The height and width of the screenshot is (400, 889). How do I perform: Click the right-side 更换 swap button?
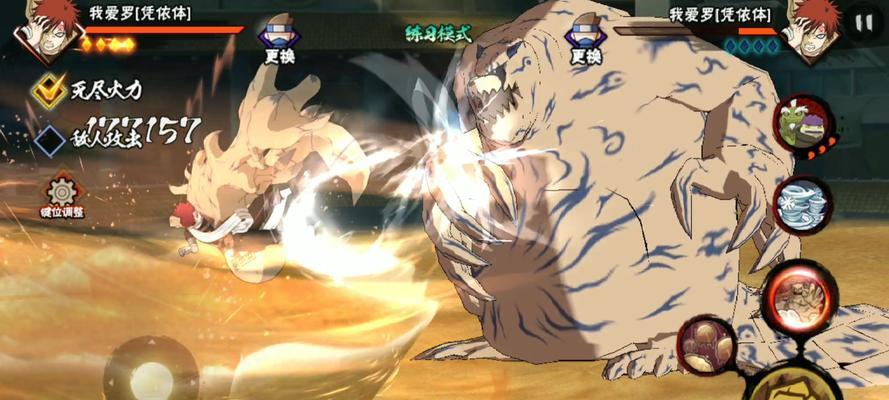(x=582, y=41)
